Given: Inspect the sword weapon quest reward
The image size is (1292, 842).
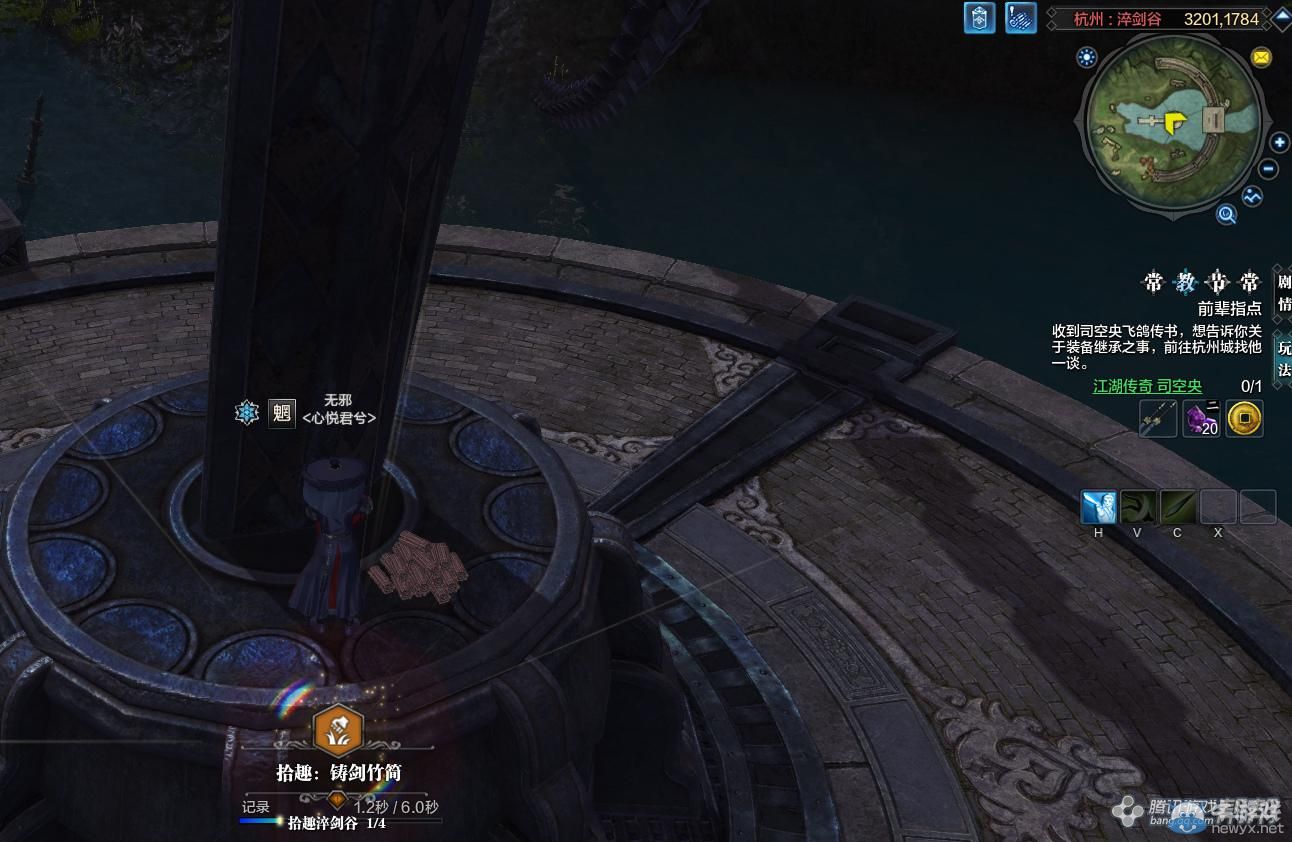Looking at the screenshot, I should click(1158, 418).
